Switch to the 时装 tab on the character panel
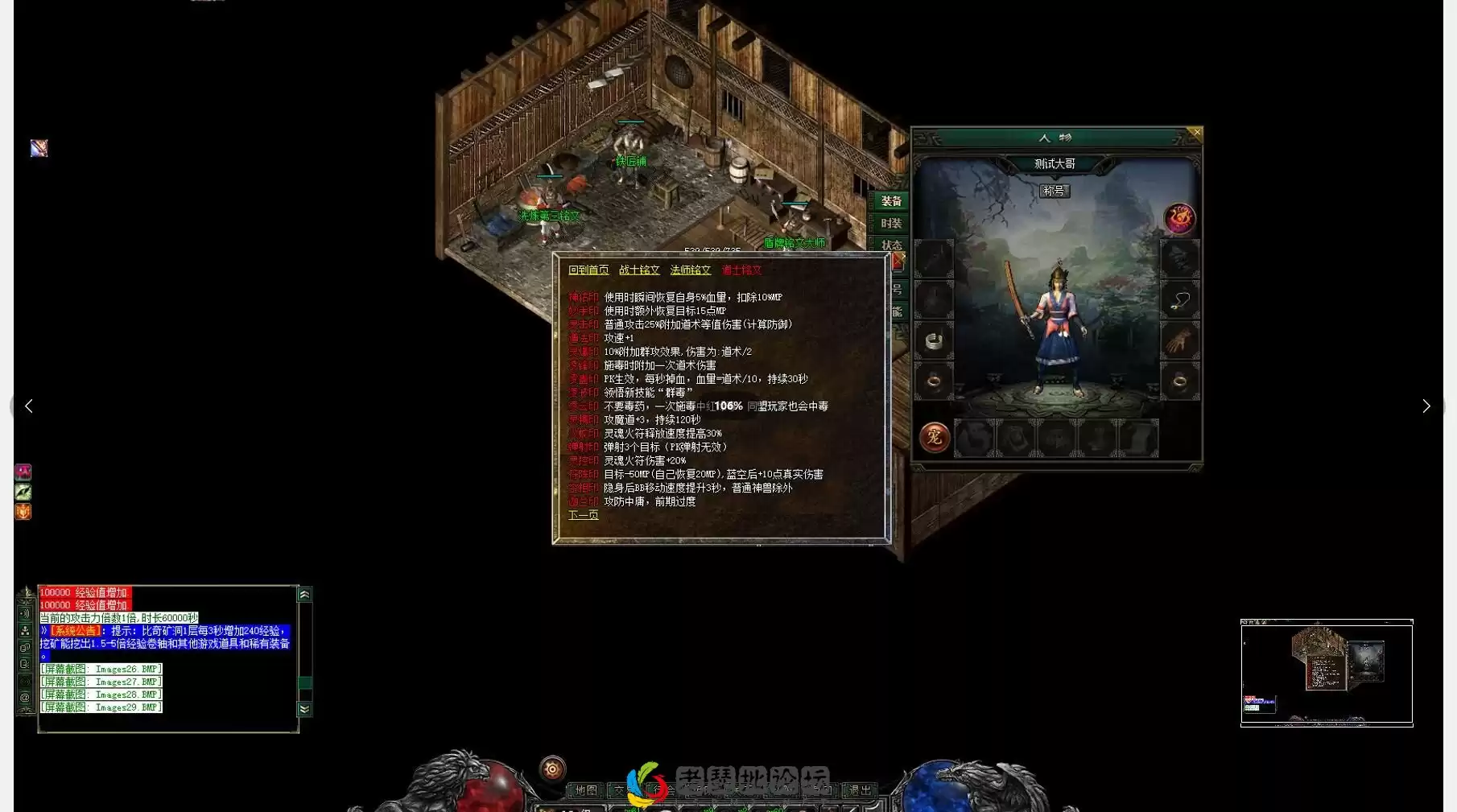Image resolution: width=1457 pixels, height=812 pixels. click(890, 225)
